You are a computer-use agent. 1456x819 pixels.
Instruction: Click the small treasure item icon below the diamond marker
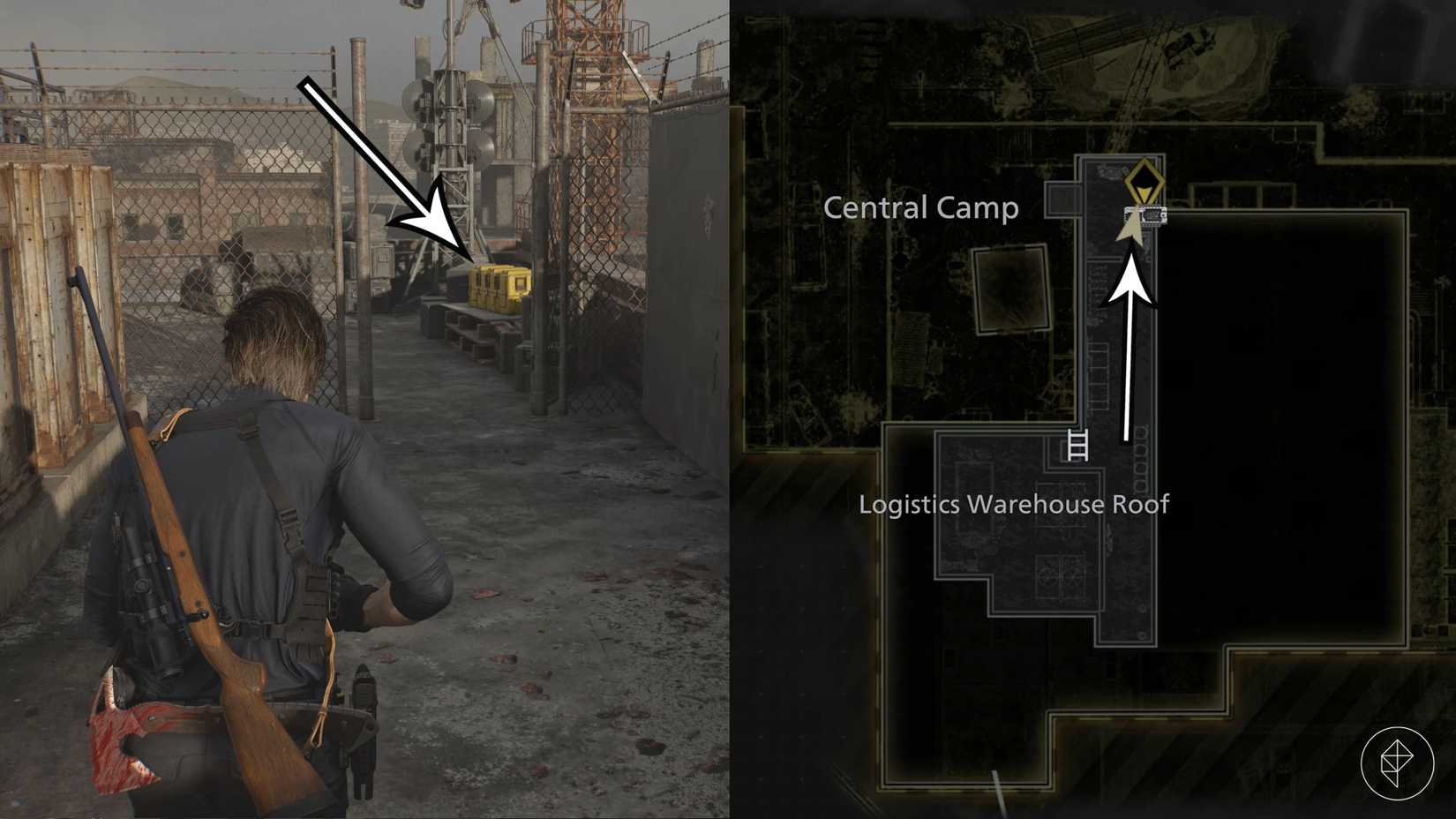[x=1146, y=214]
